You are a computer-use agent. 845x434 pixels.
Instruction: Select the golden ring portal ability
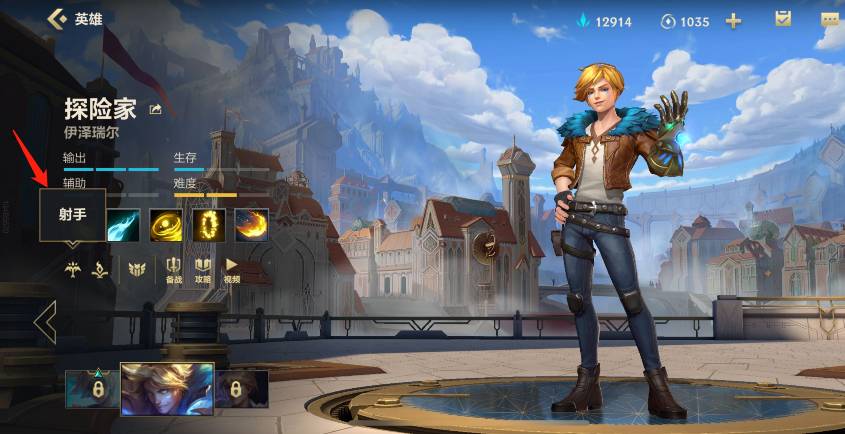pos(209,225)
